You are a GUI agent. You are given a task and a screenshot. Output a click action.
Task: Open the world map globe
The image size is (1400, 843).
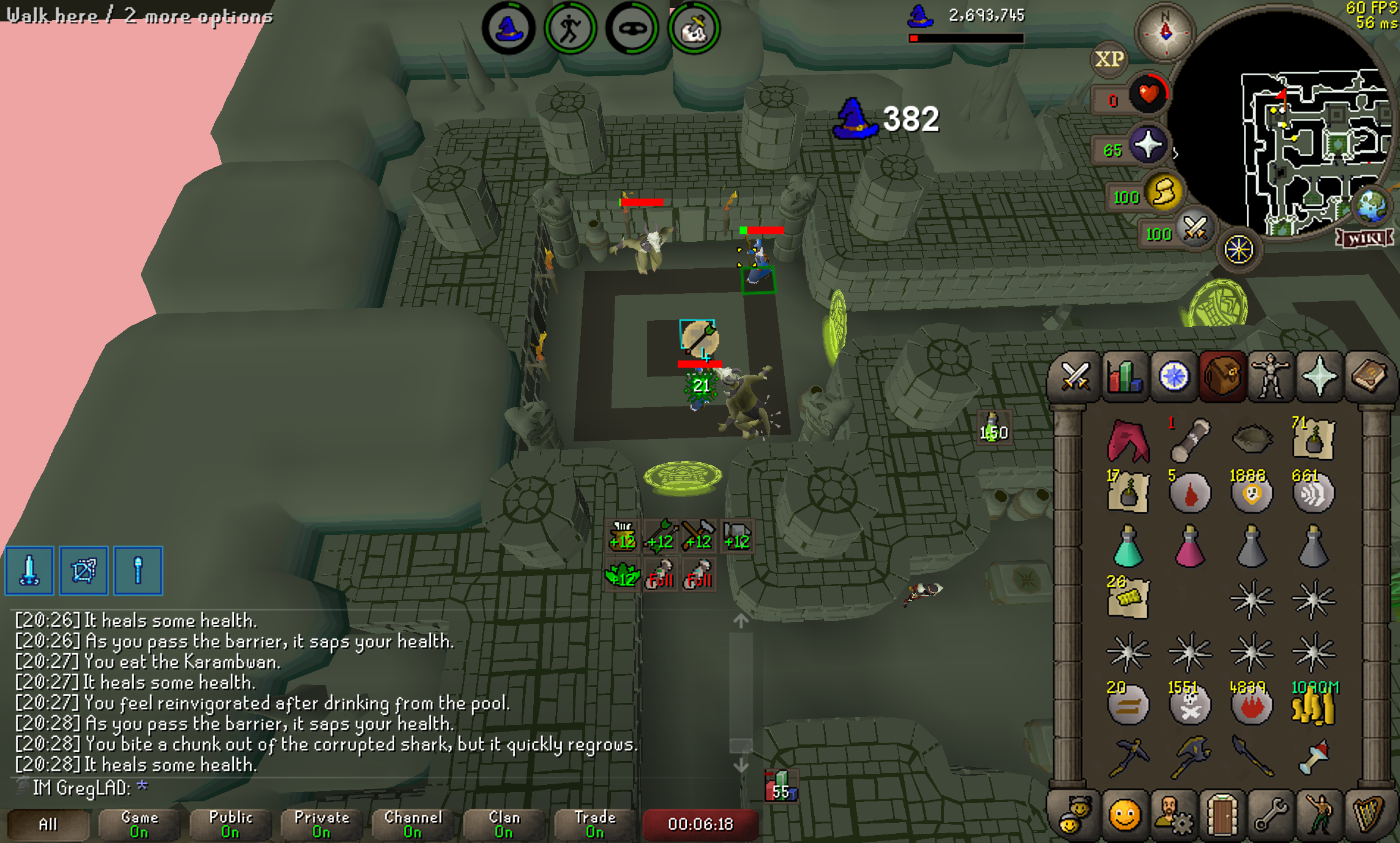1371,206
